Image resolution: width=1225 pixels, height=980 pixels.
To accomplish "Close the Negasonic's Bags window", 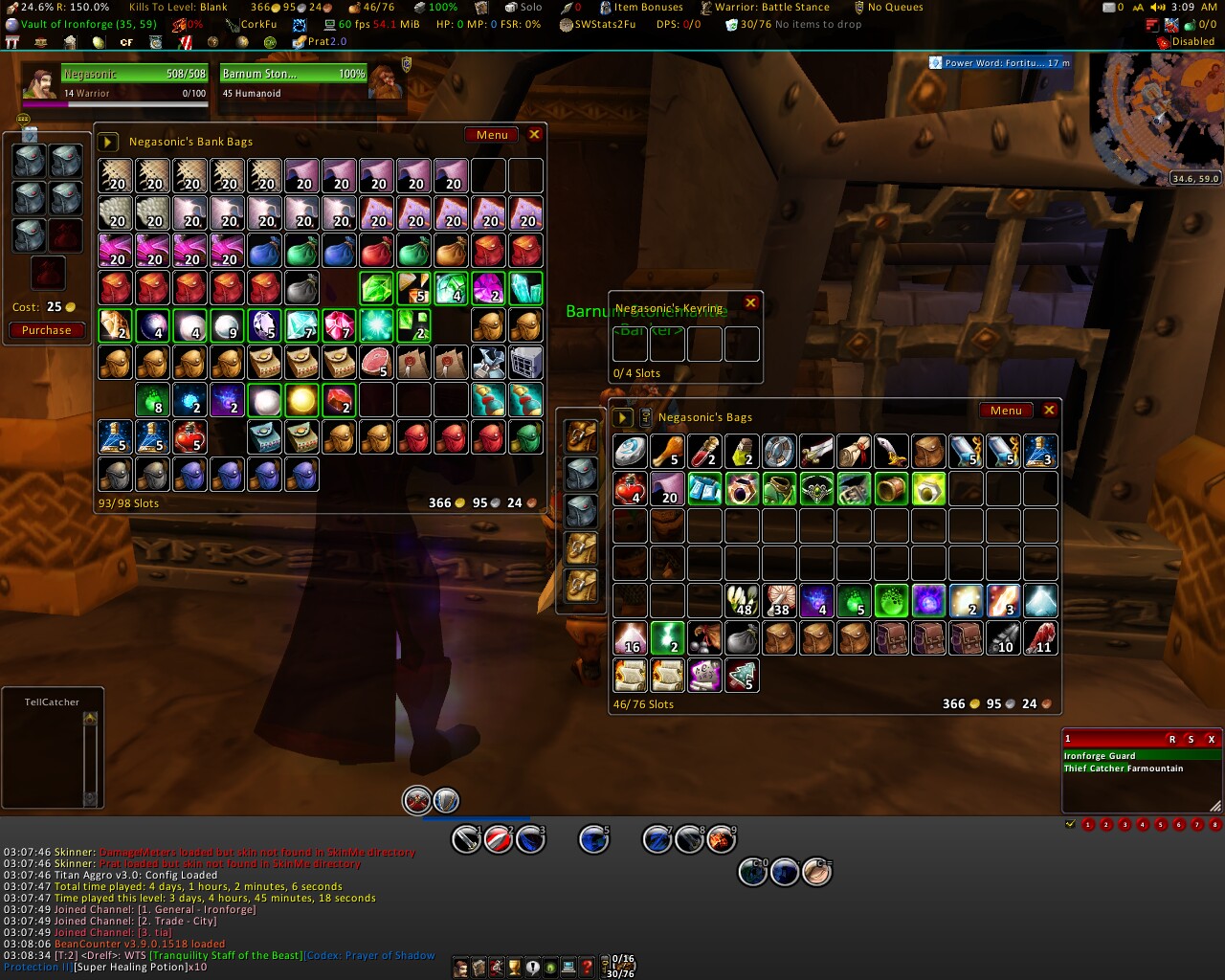I will 1050,411.
